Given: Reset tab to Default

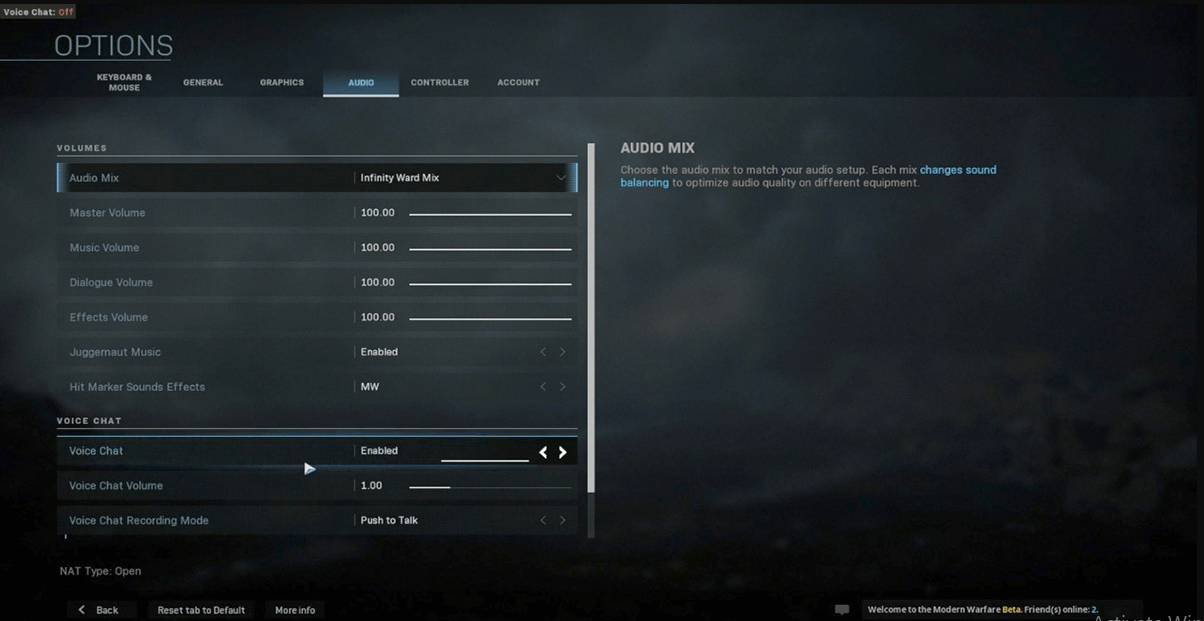Looking at the screenshot, I should click(201, 610).
